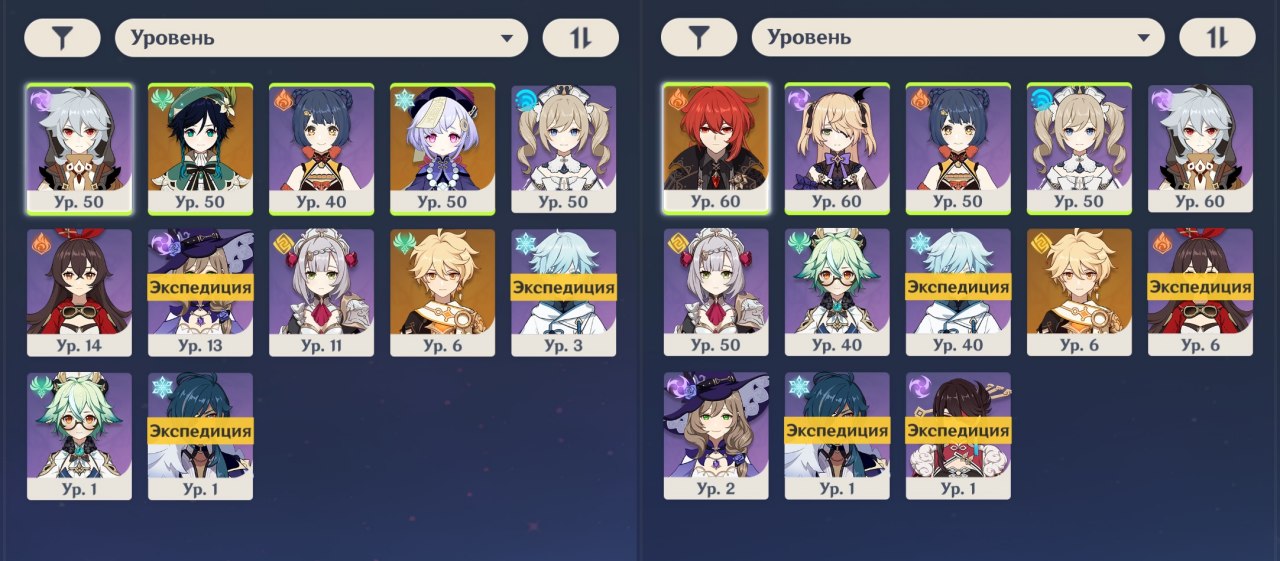This screenshot has height=561, width=1280.
Task: Choose the level 2 Lisa card
Action: click(x=716, y=436)
